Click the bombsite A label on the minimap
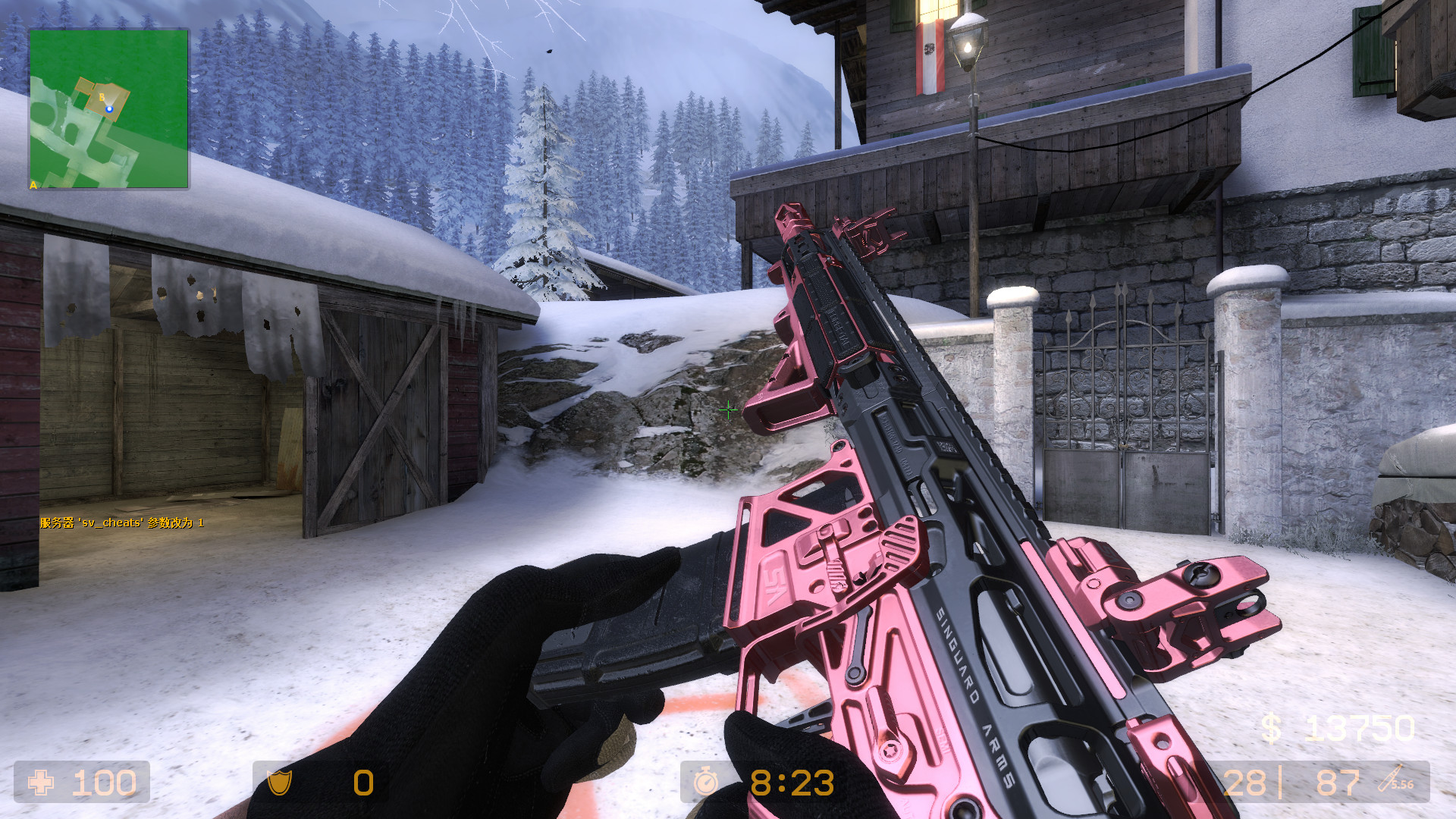Screen dimensions: 1456x819 (33, 184)
